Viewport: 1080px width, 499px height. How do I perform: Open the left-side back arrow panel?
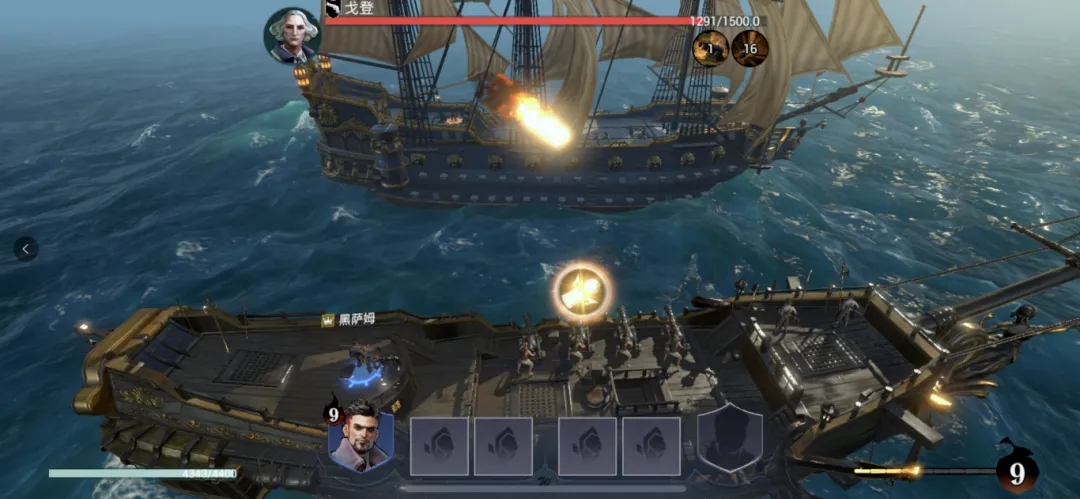point(26,248)
